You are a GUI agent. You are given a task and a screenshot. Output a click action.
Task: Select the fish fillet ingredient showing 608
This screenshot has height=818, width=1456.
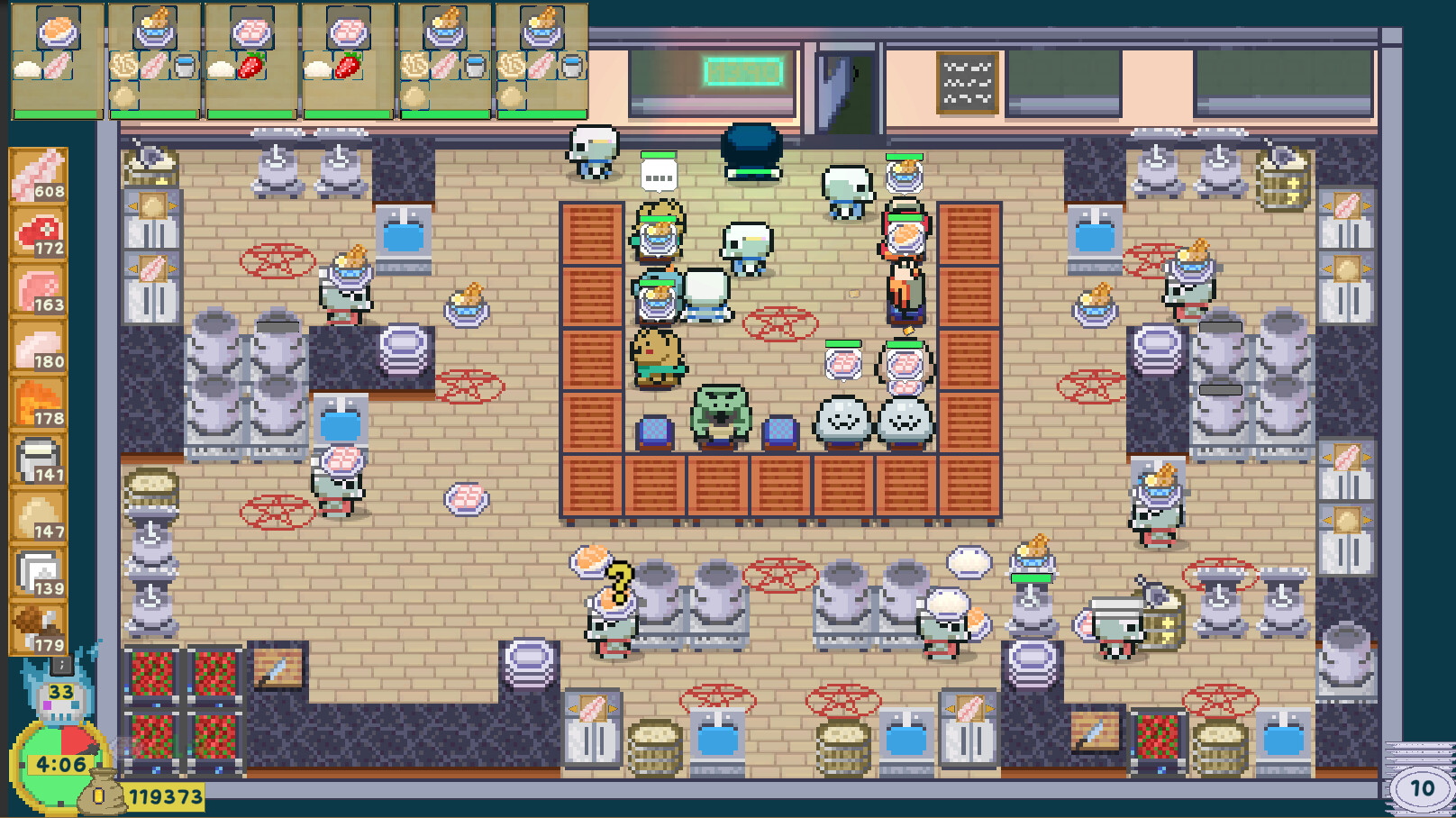(38, 176)
